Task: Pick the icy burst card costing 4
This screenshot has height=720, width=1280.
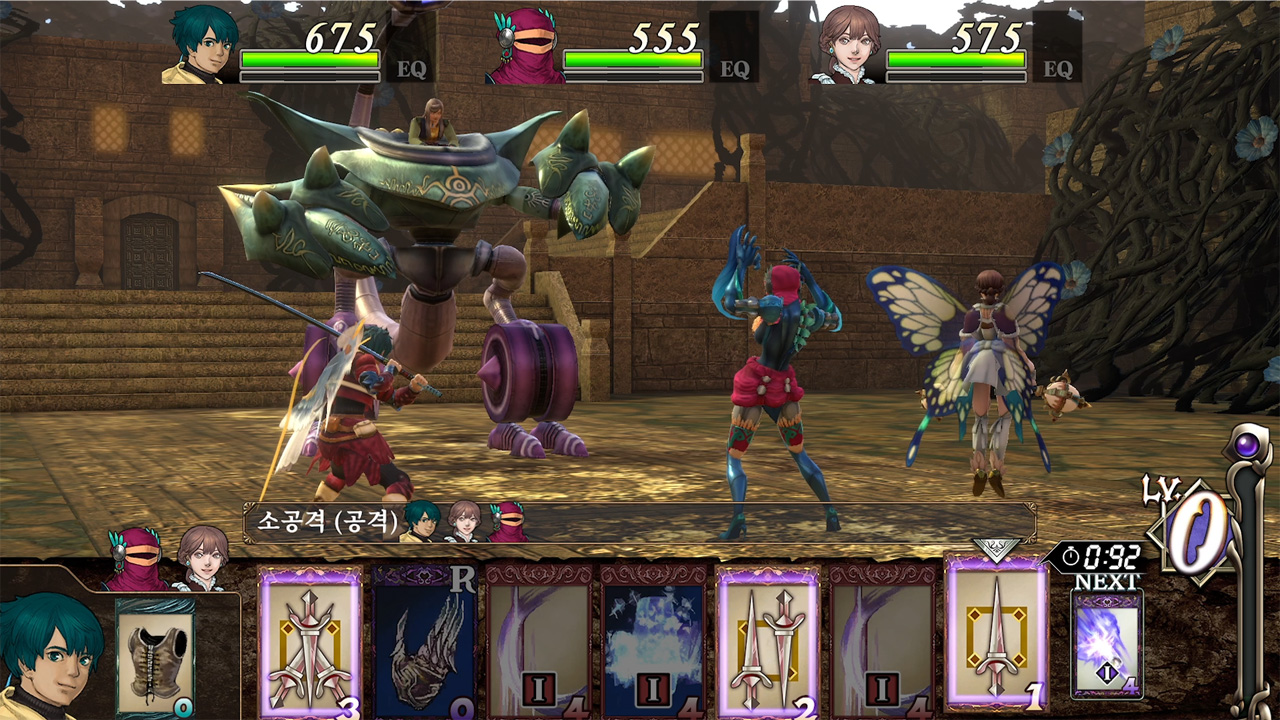Action: 654,642
